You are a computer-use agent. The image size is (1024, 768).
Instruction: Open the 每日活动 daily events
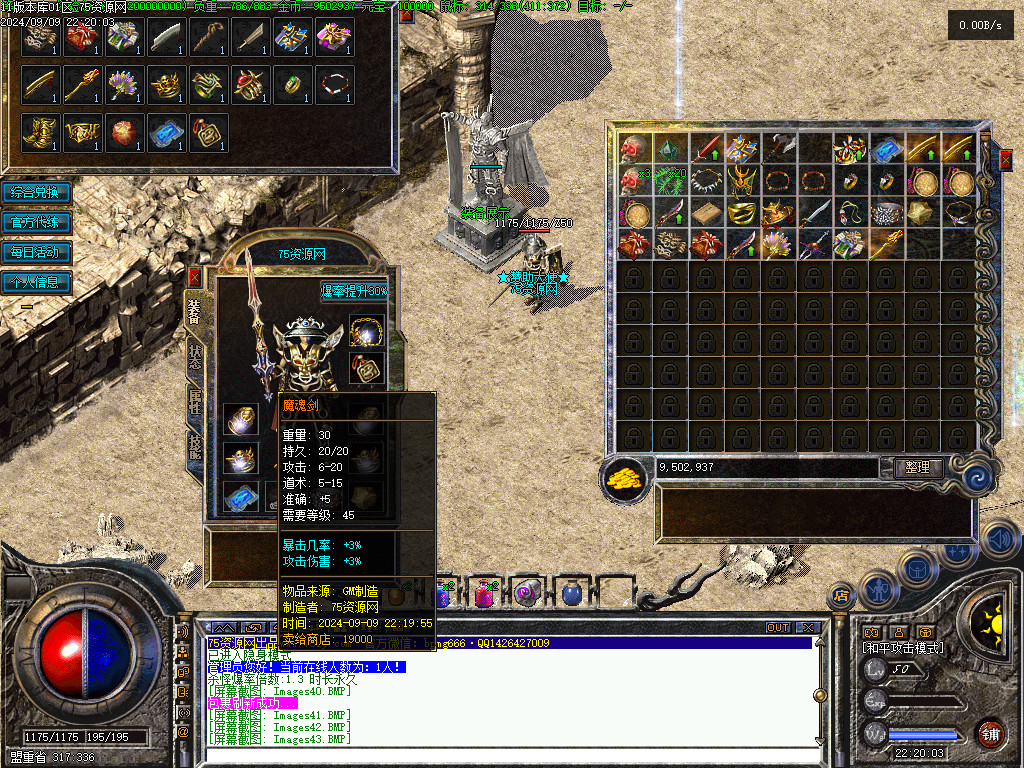(x=36, y=252)
